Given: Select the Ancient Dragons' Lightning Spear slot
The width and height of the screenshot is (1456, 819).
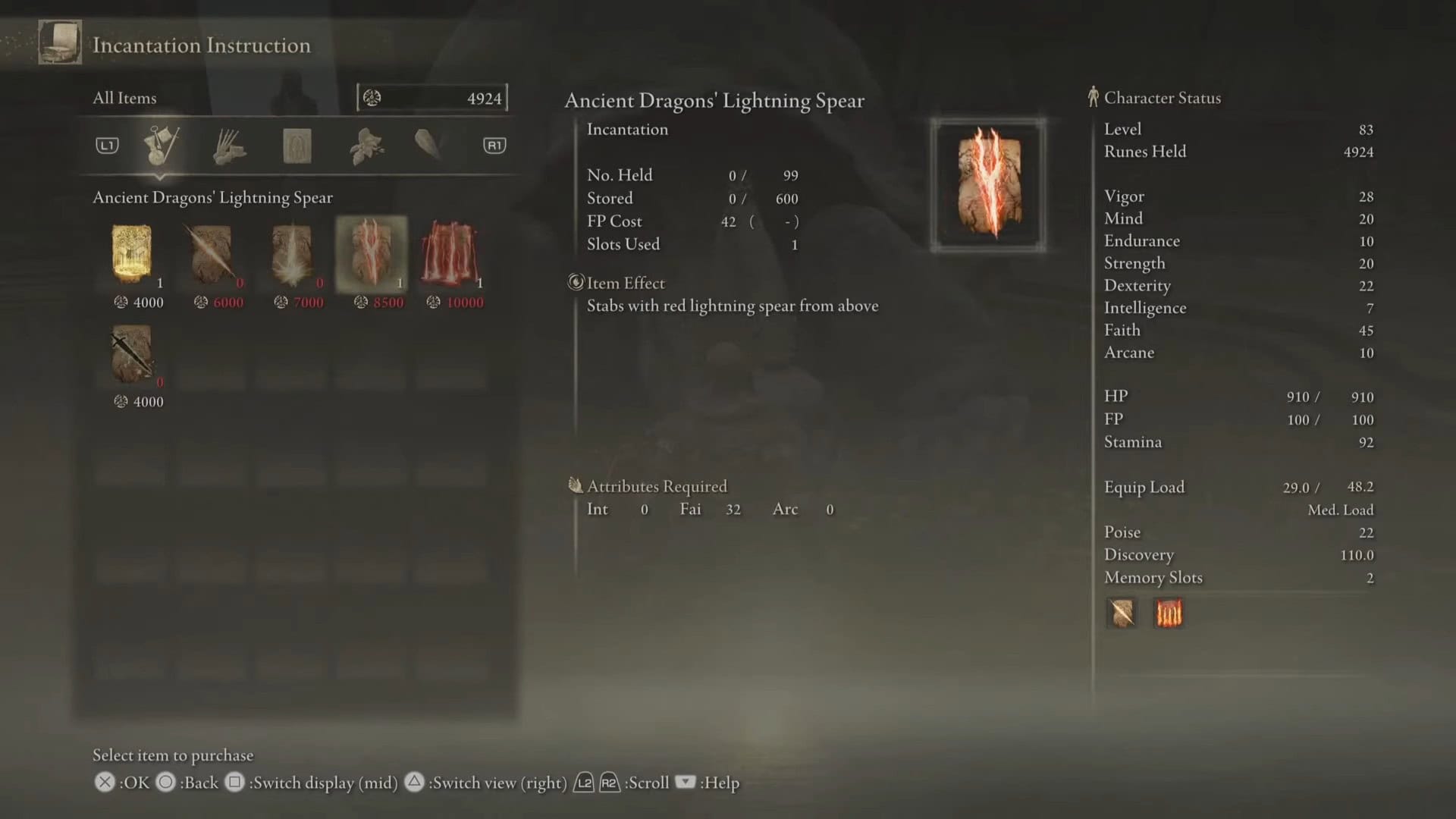Looking at the screenshot, I should 372,255.
